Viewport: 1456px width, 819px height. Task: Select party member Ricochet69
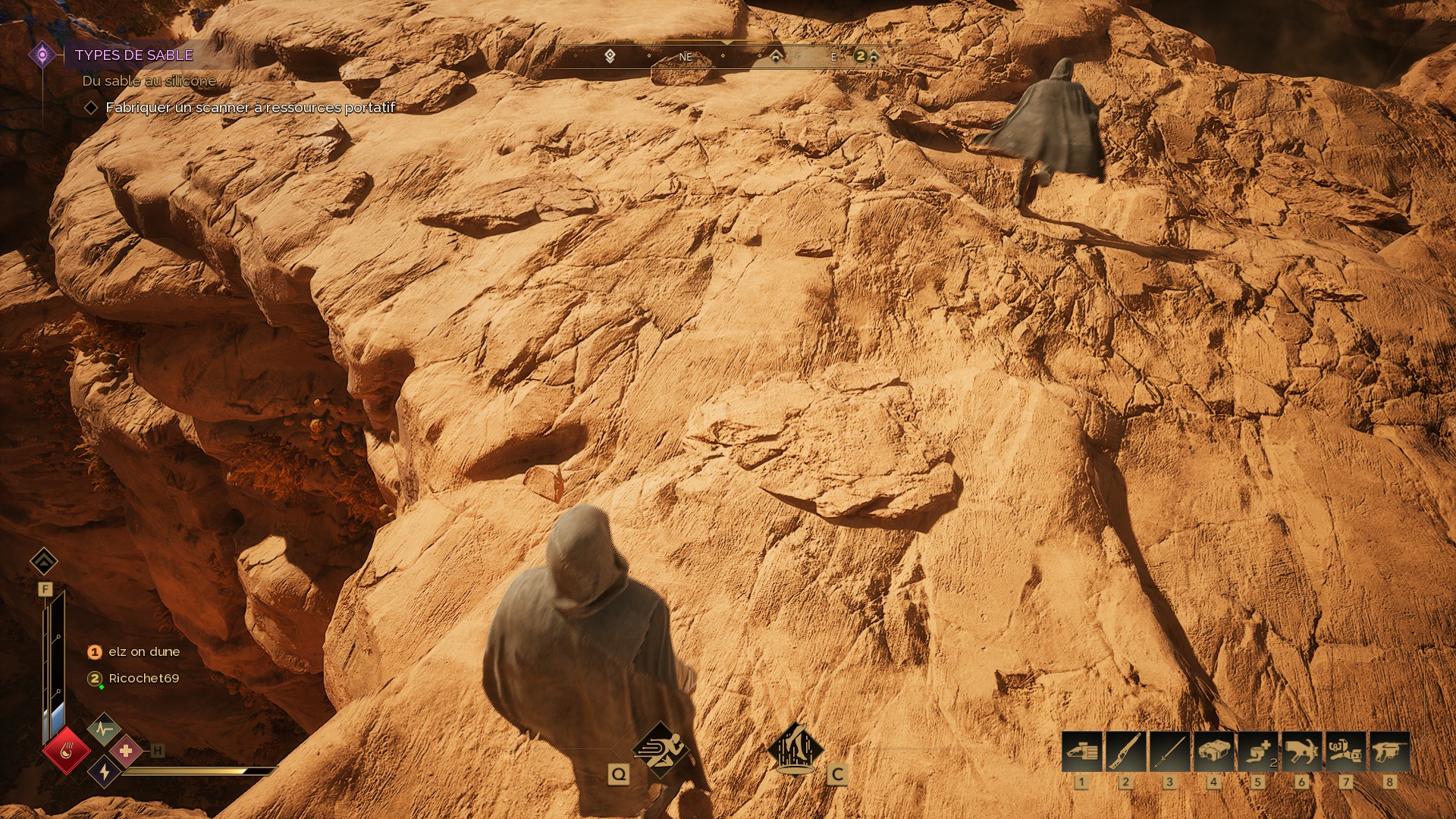pyautogui.click(x=144, y=678)
